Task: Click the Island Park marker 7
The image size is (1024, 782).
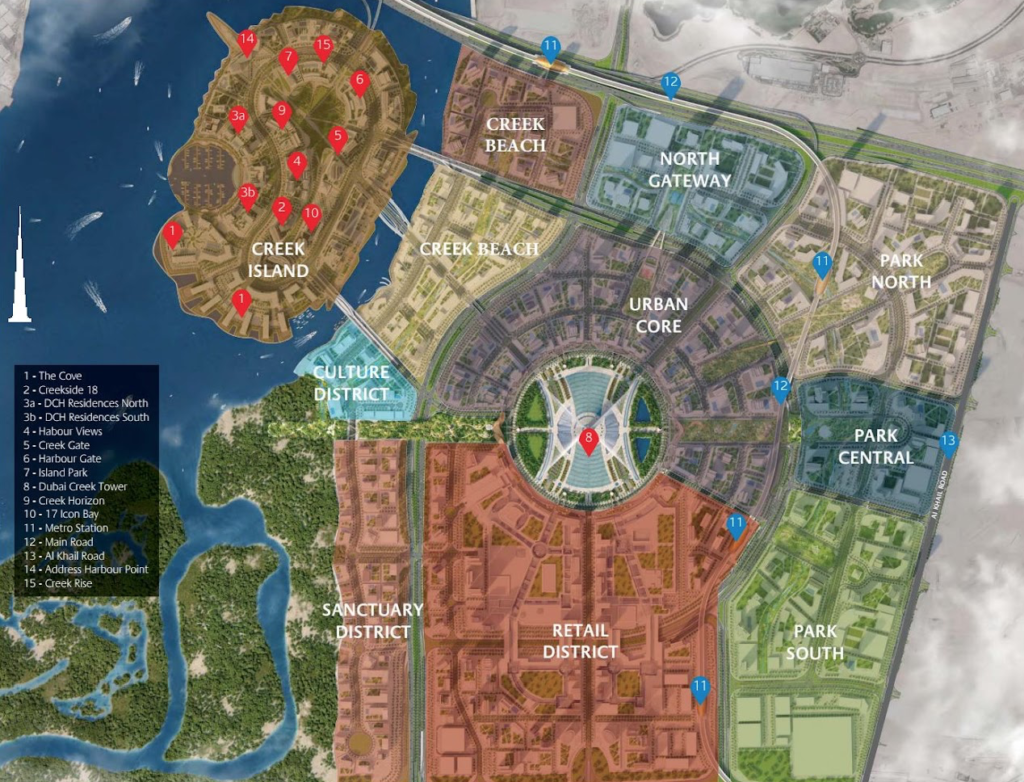Action: coord(288,59)
